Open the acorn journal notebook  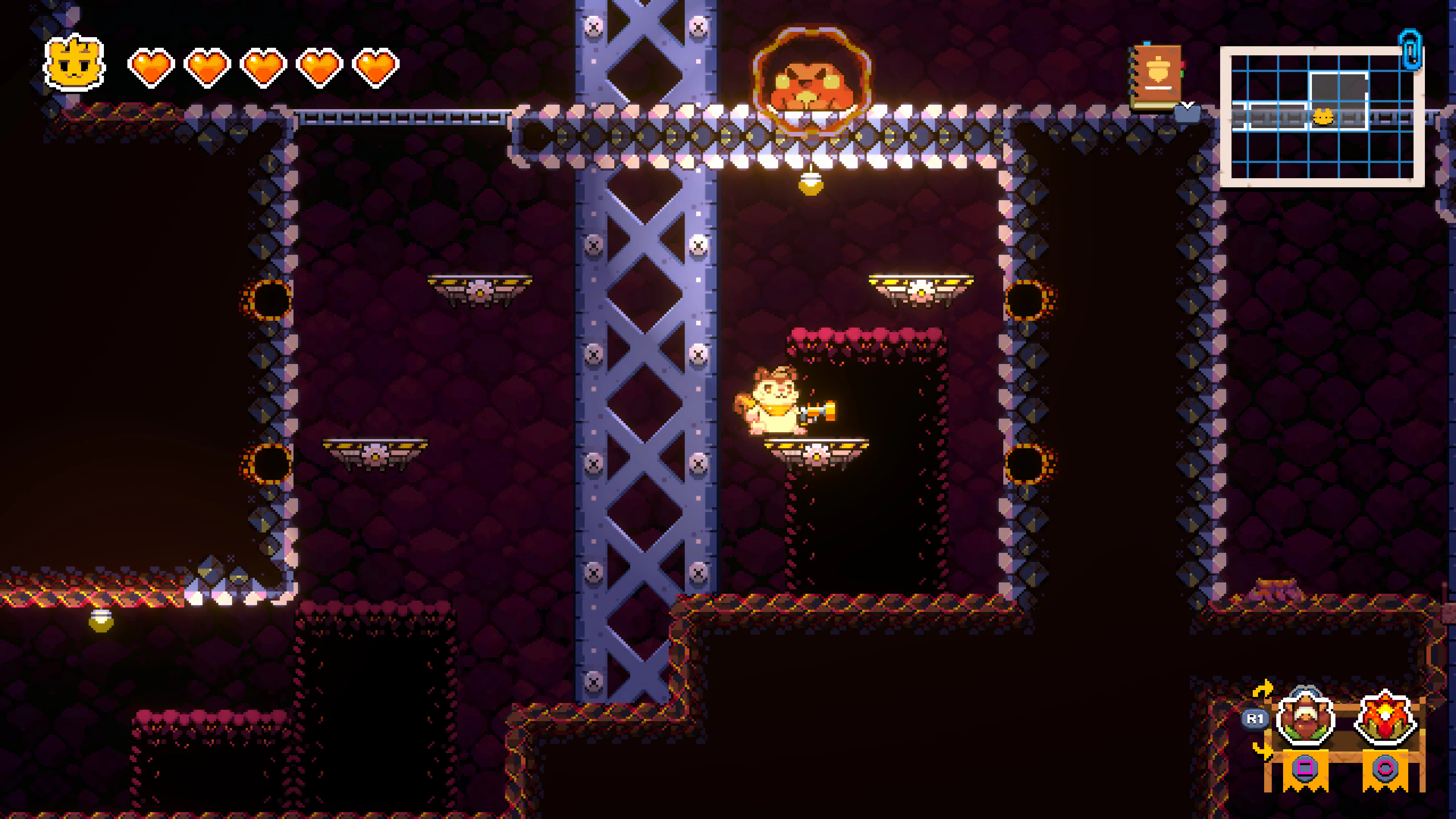[1156, 77]
